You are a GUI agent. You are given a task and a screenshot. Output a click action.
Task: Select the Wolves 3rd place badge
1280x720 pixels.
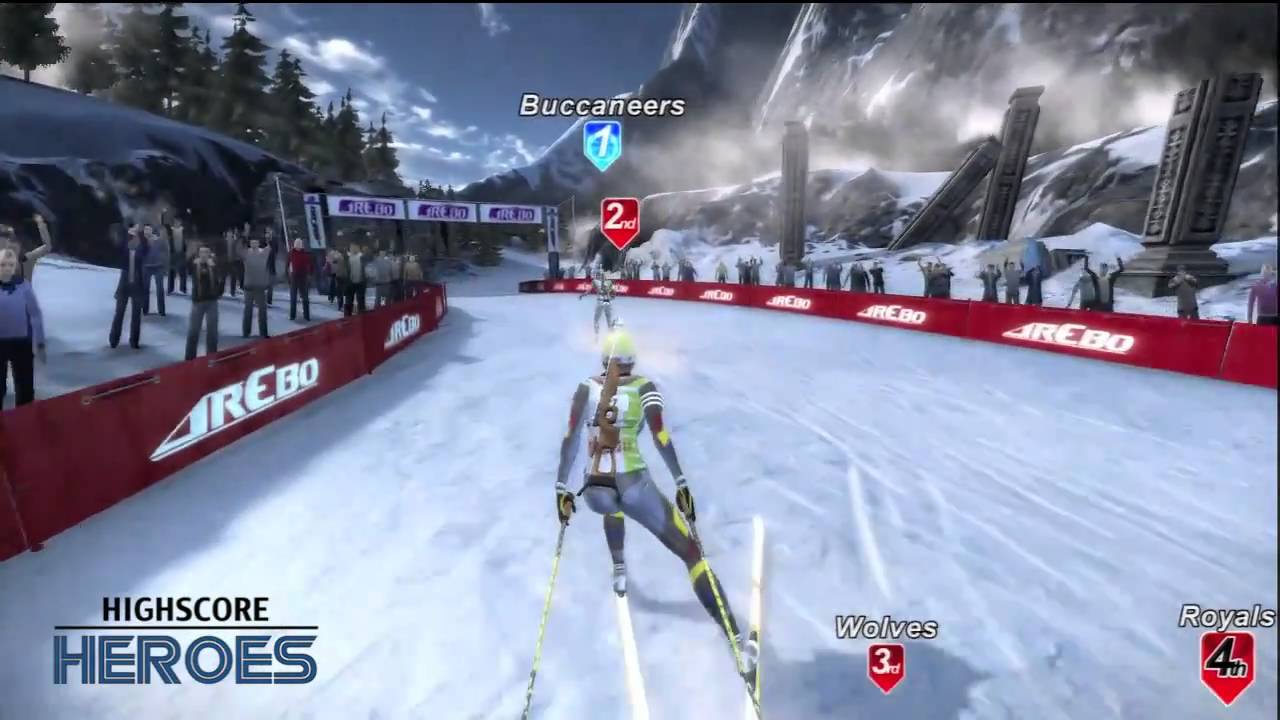[886, 665]
